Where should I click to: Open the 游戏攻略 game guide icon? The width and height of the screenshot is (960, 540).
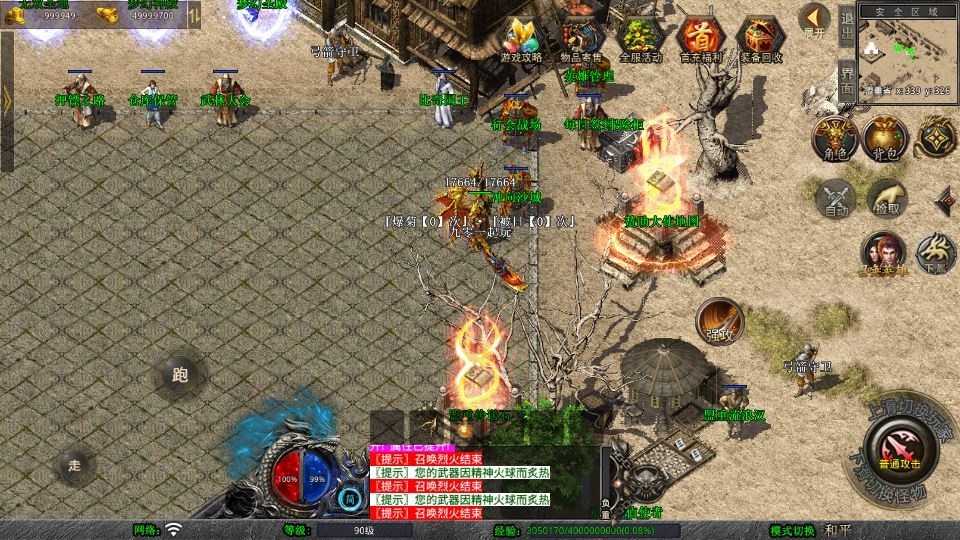pos(520,37)
